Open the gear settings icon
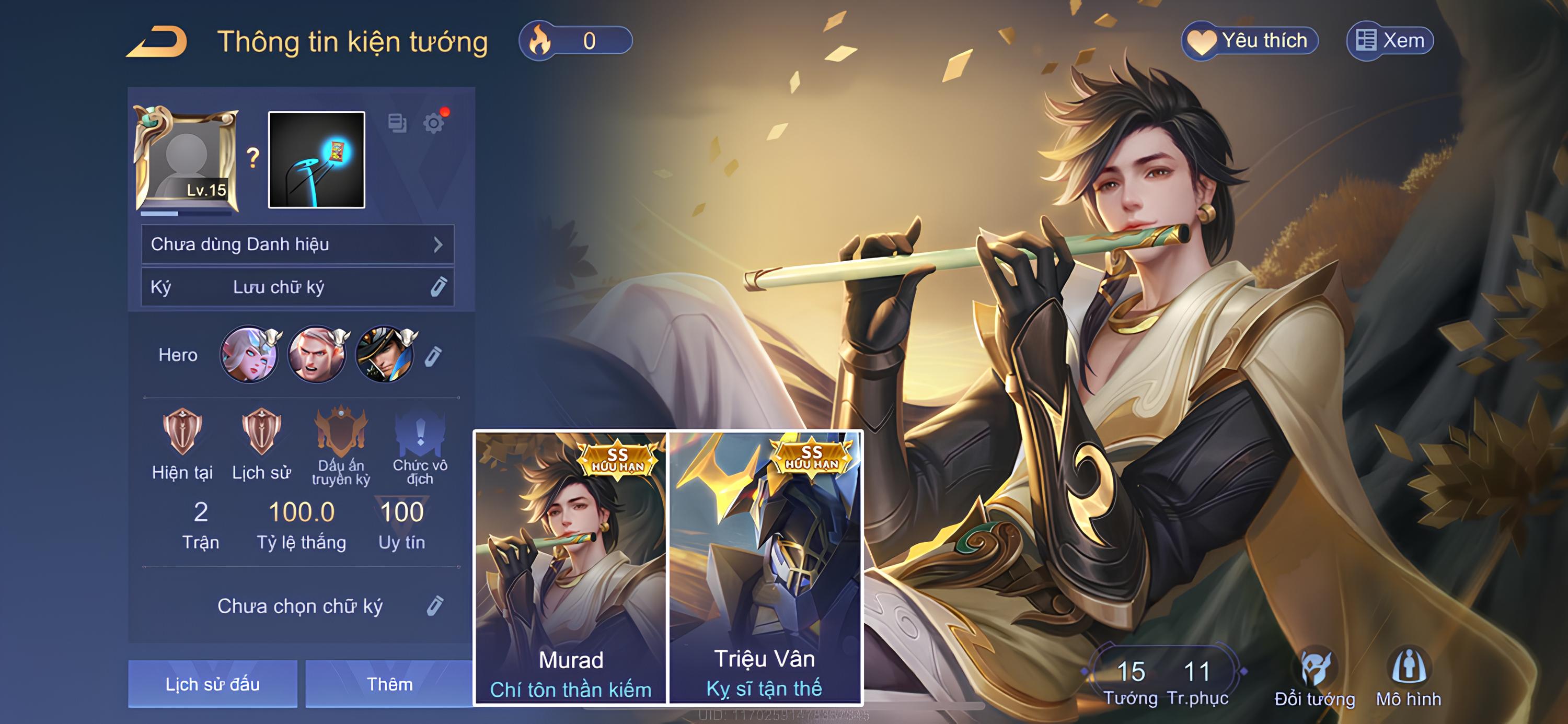 (433, 123)
